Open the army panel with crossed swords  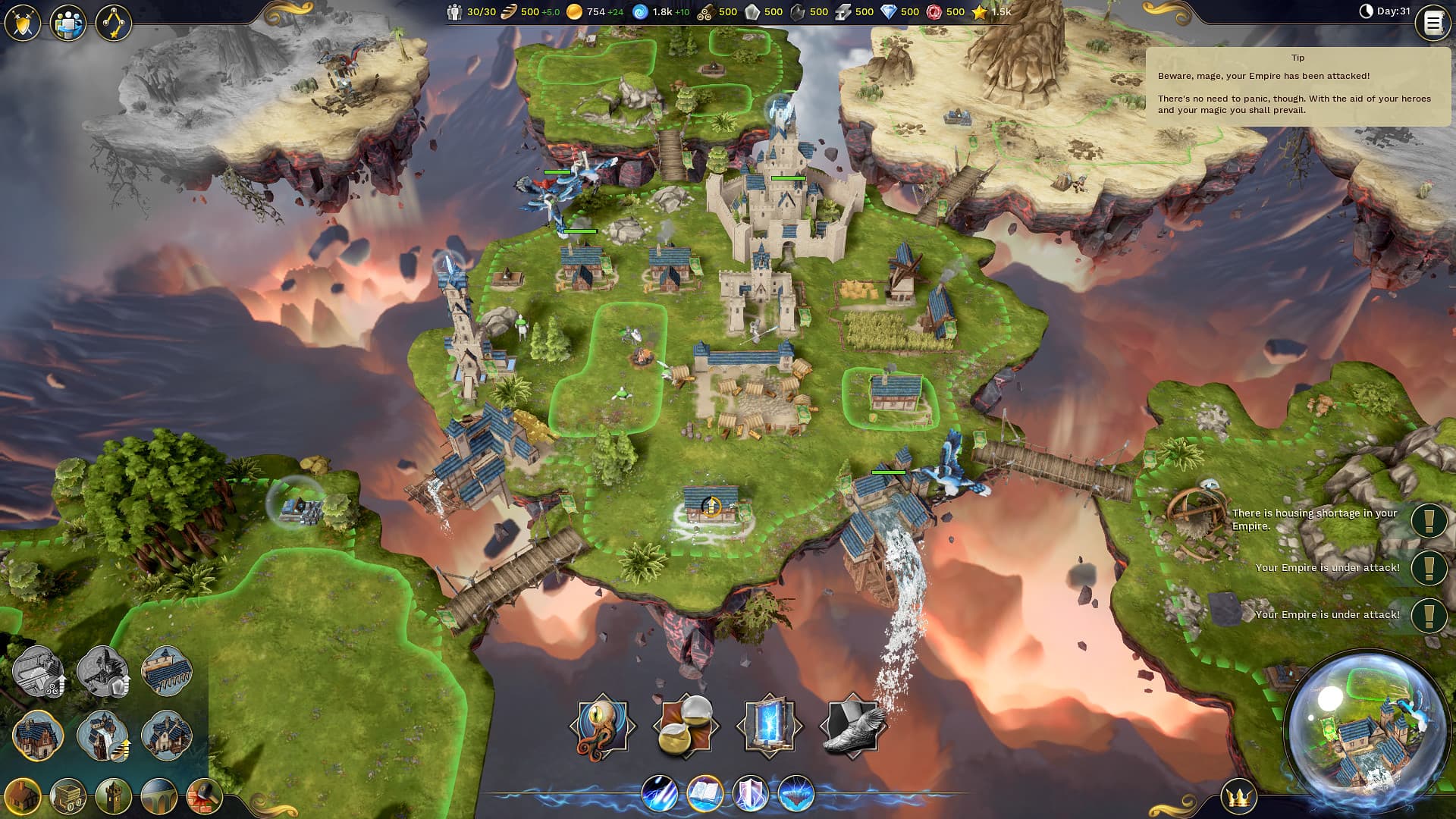[23, 23]
